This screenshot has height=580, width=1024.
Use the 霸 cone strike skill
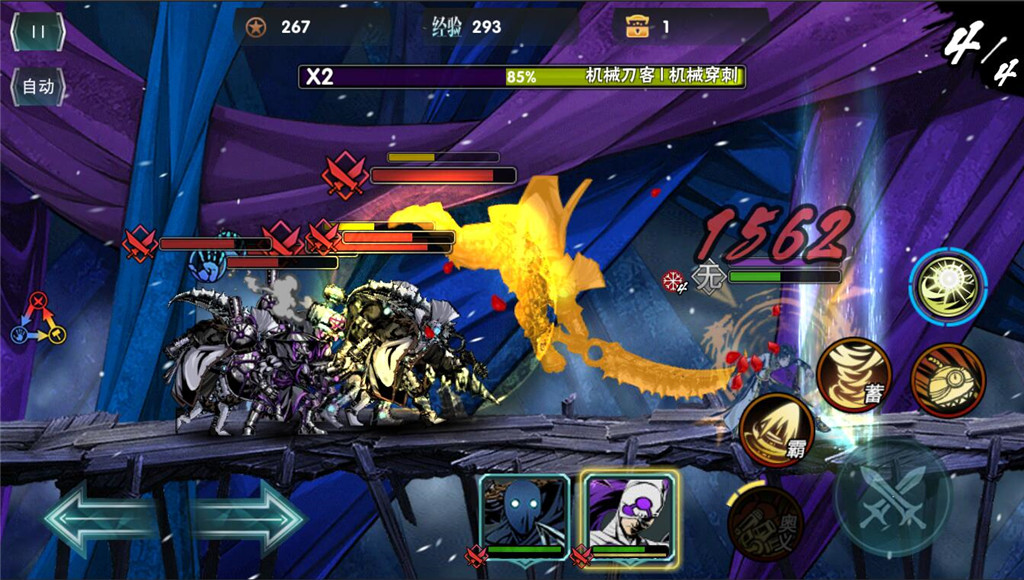click(775, 430)
